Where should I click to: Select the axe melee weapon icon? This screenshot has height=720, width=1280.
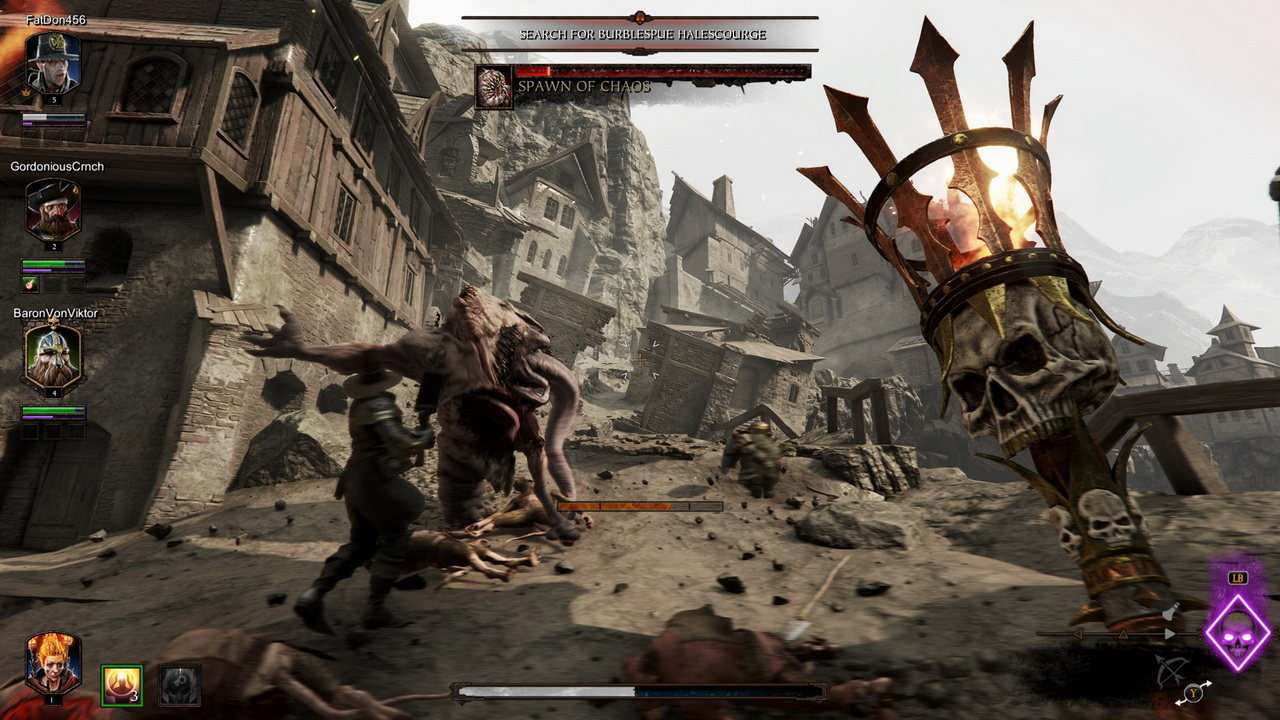1170,612
